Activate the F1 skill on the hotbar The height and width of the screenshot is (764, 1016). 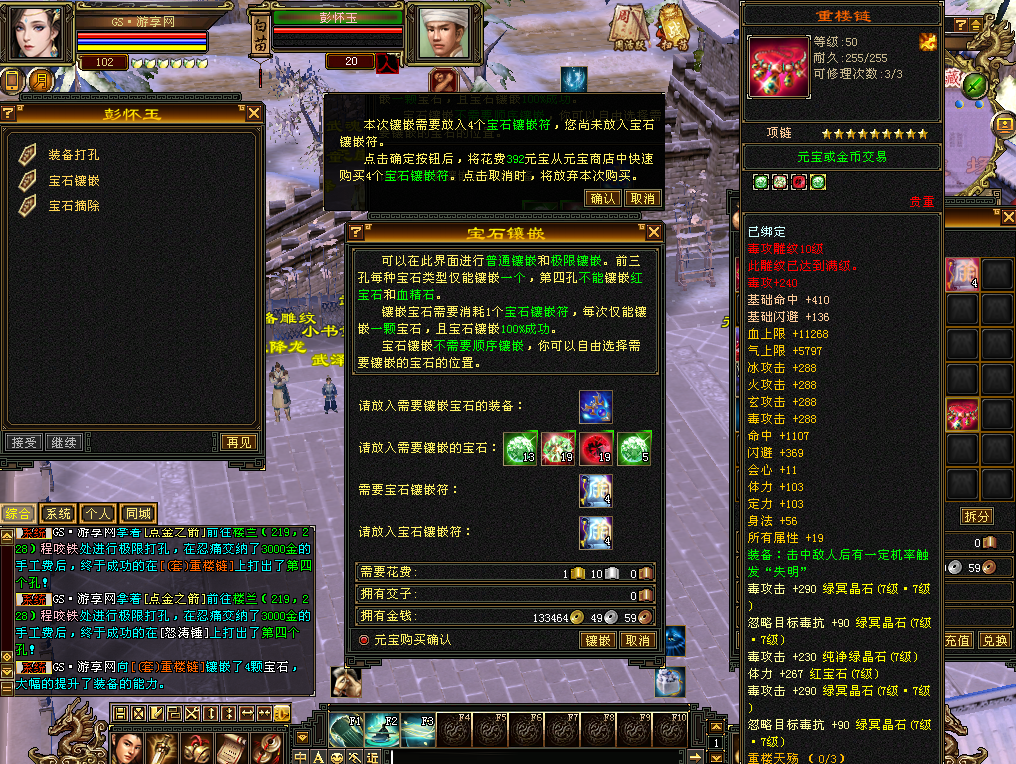coord(346,730)
